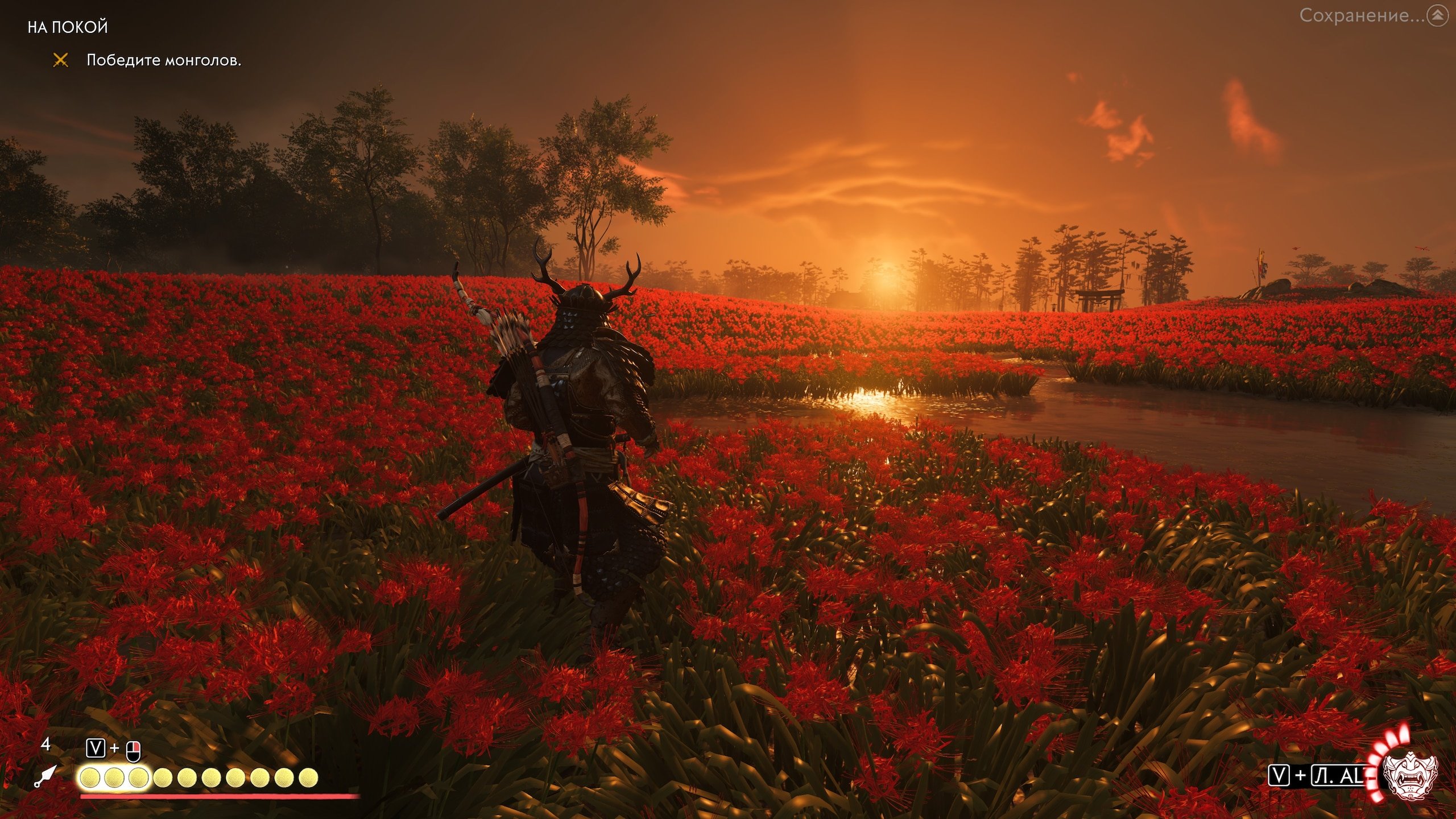Click the kunai throwing weapon icon
The width and height of the screenshot is (1456, 819).
click(45, 776)
